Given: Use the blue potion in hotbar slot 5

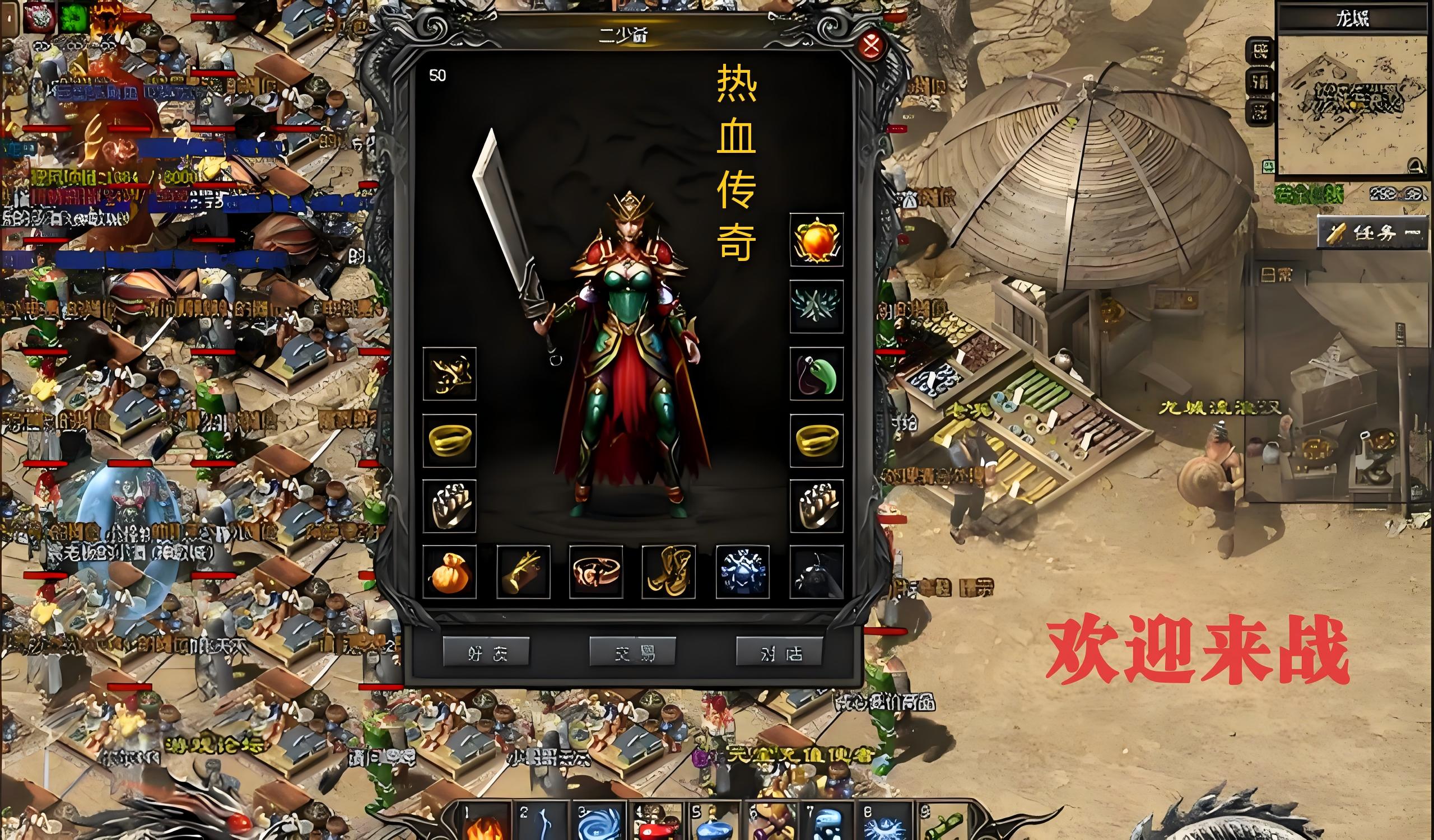Looking at the screenshot, I should point(714,824).
